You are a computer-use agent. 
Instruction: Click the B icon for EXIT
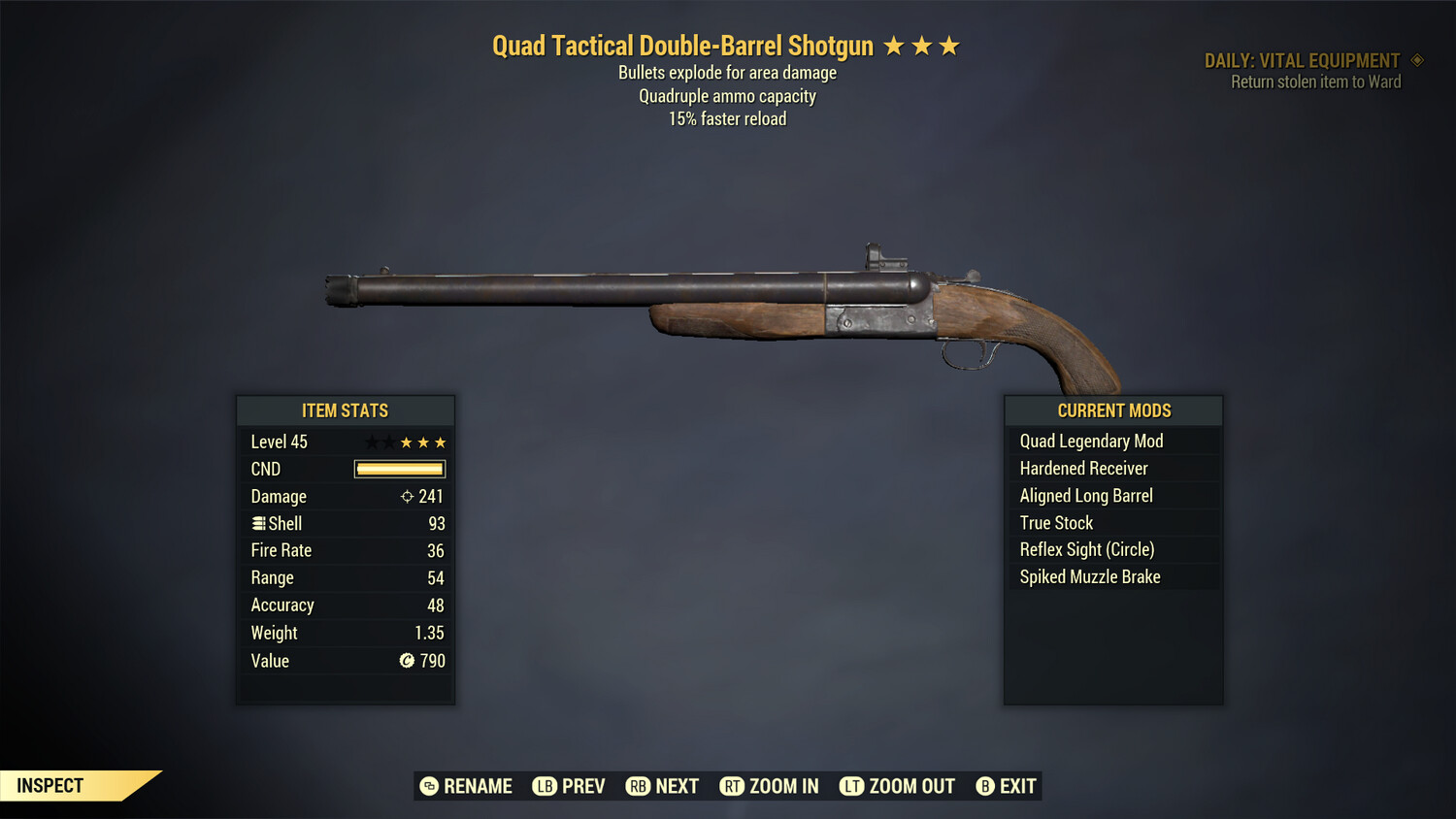click(x=984, y=786)
